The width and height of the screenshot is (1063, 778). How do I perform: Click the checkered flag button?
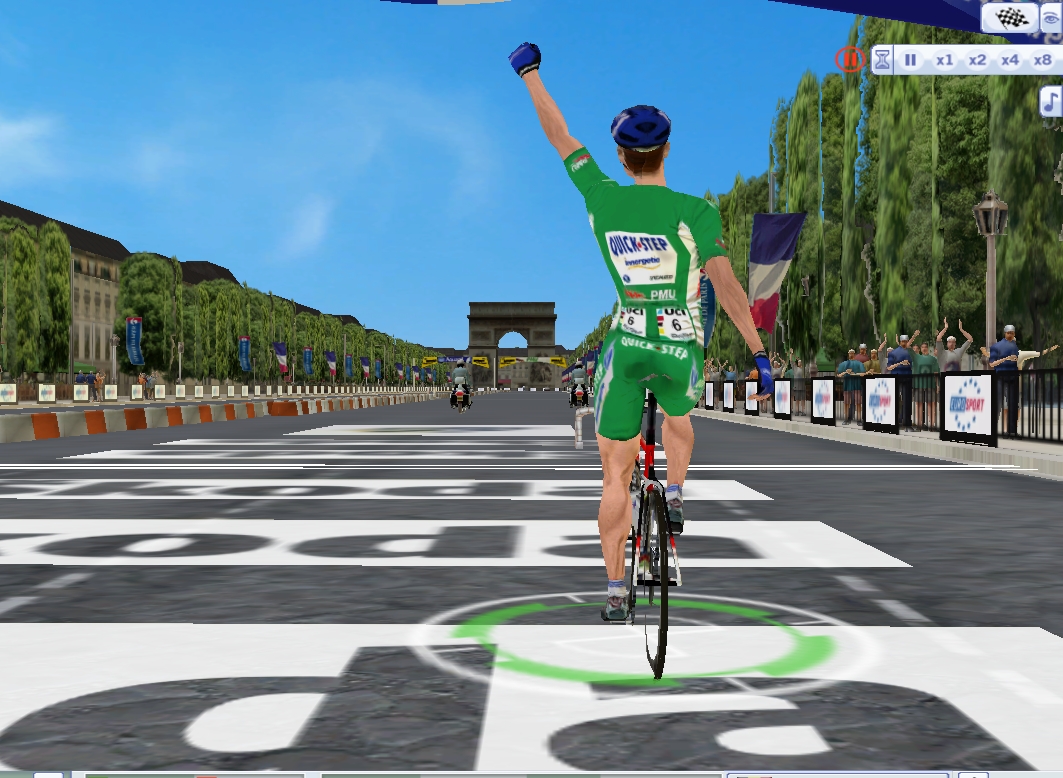(1010, 17)
